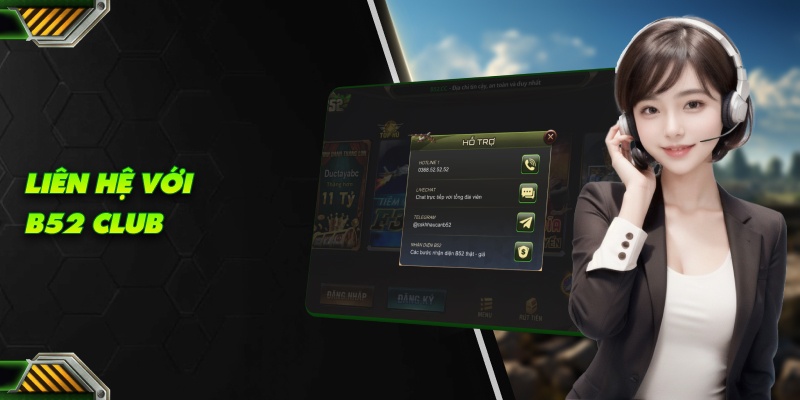Close the Hỗ Trợ support dialog

coord(551,135)
